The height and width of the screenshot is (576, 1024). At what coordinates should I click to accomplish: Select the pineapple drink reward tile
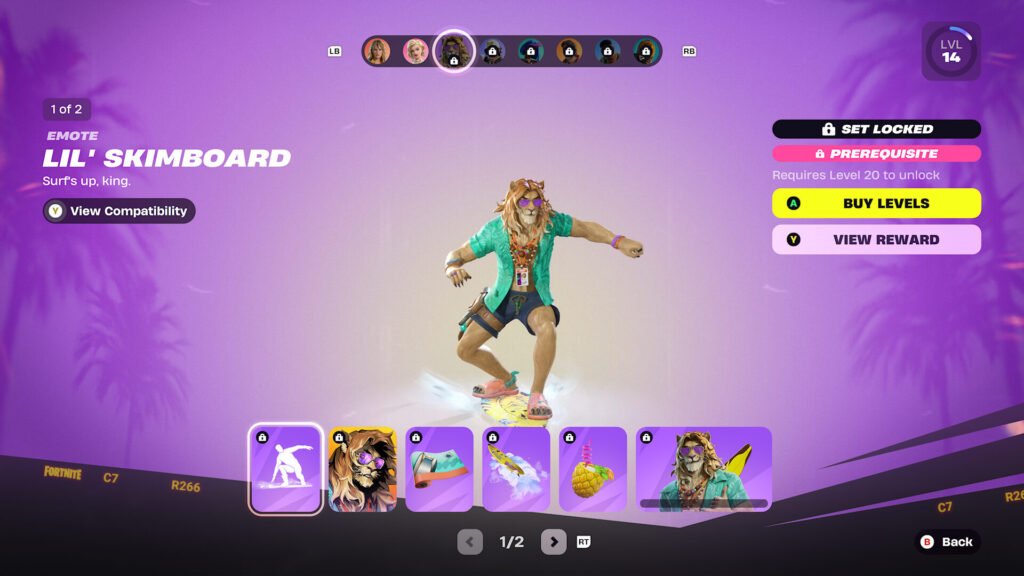tap(593, 469)
